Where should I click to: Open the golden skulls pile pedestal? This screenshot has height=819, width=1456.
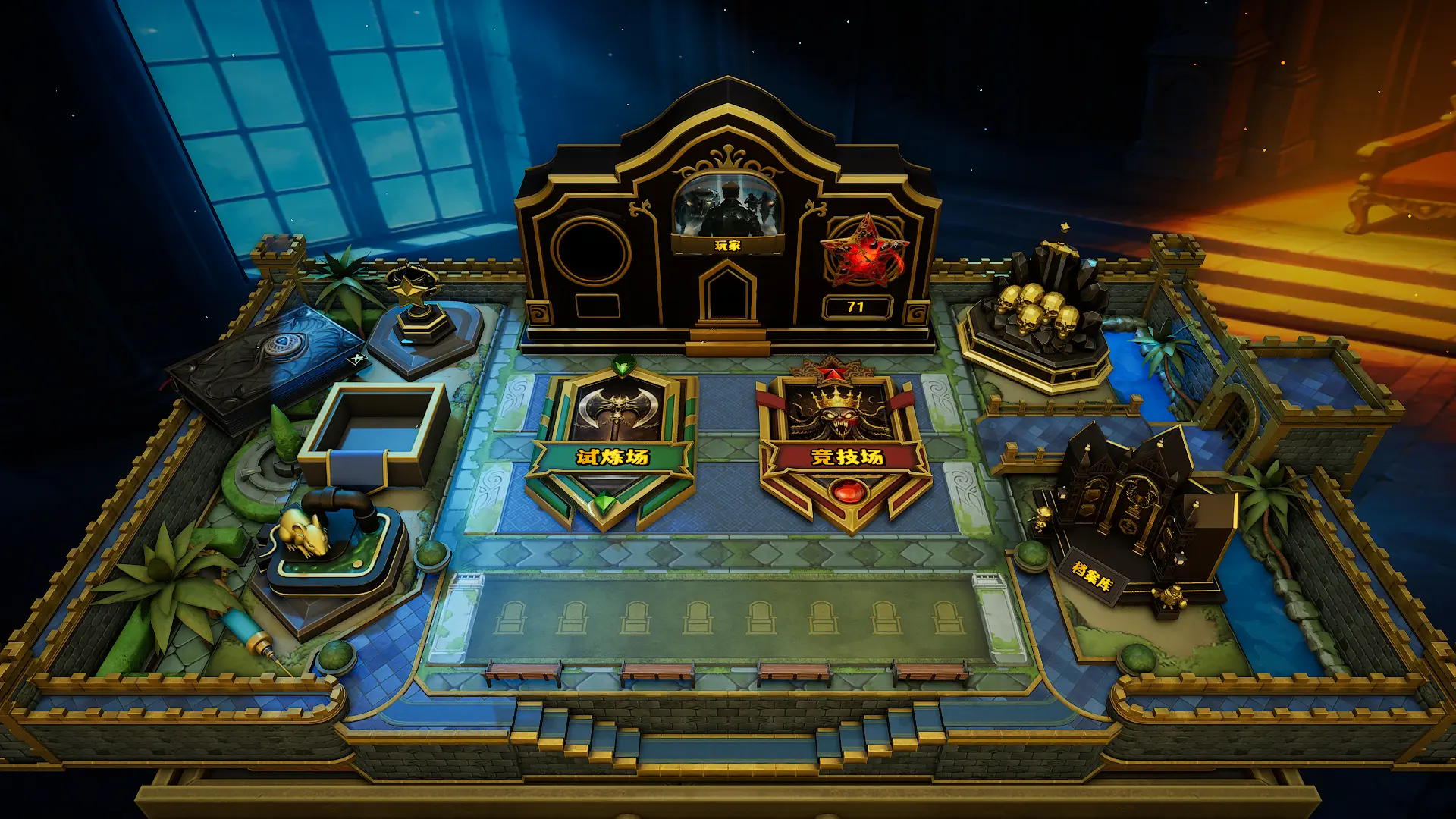click(x=1040, y=318)
